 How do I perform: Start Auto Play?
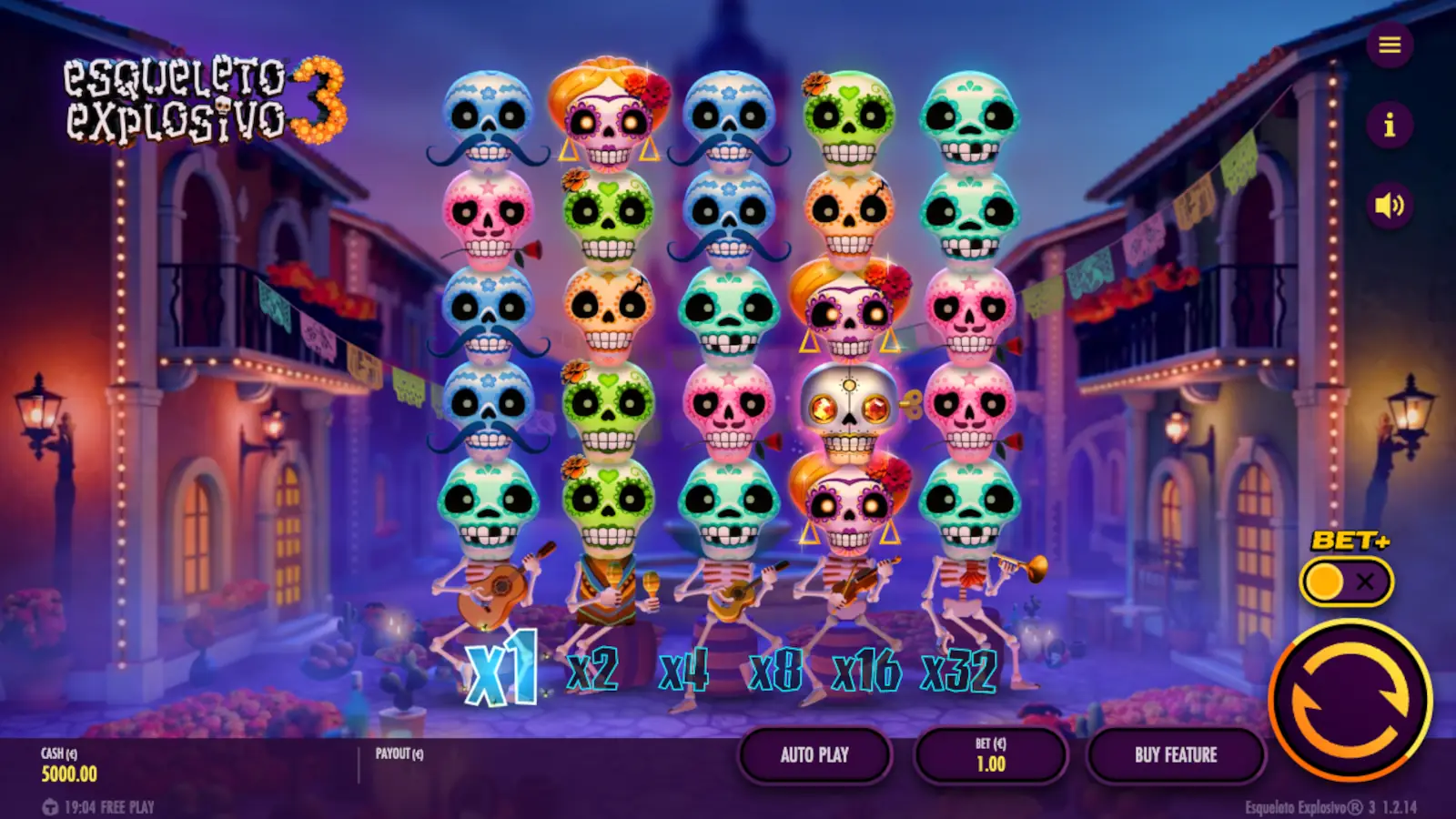click(x=814, y=755)
